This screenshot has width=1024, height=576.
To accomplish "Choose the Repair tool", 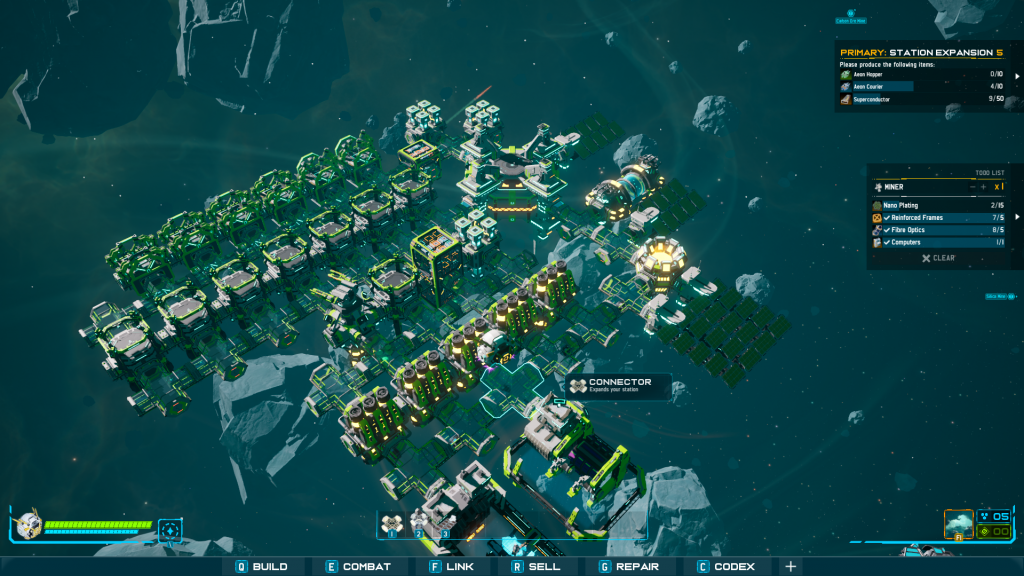I will pos(631,567).
